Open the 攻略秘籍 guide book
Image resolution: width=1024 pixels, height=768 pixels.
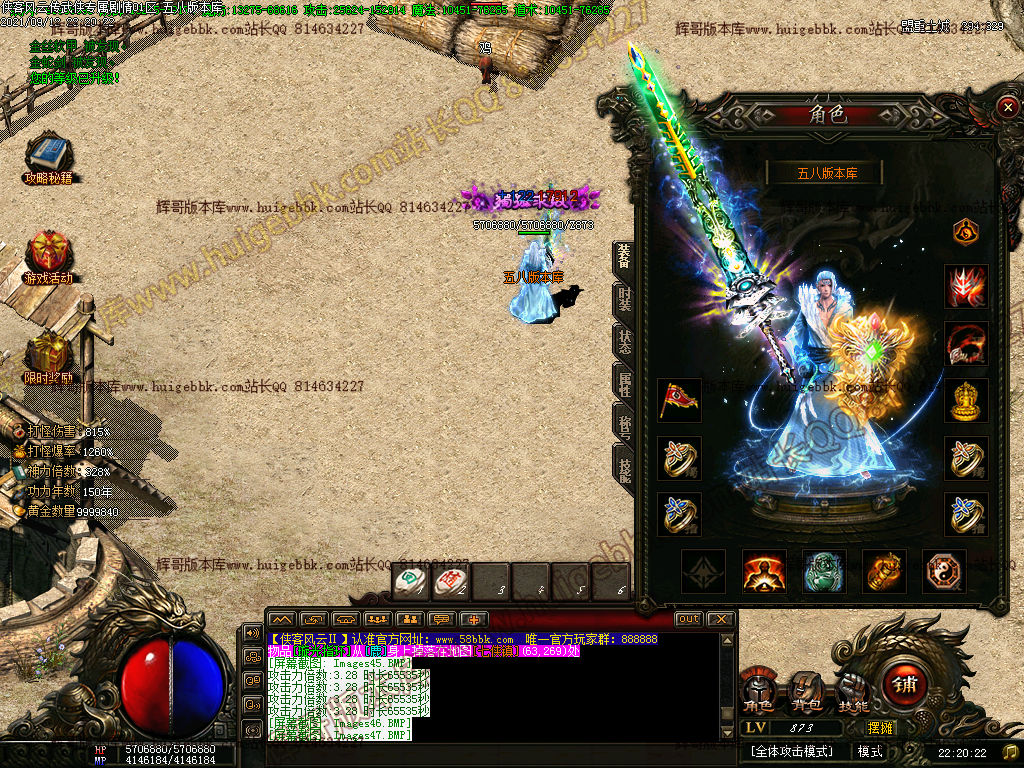pyautogui.click(x=48, y=158)
